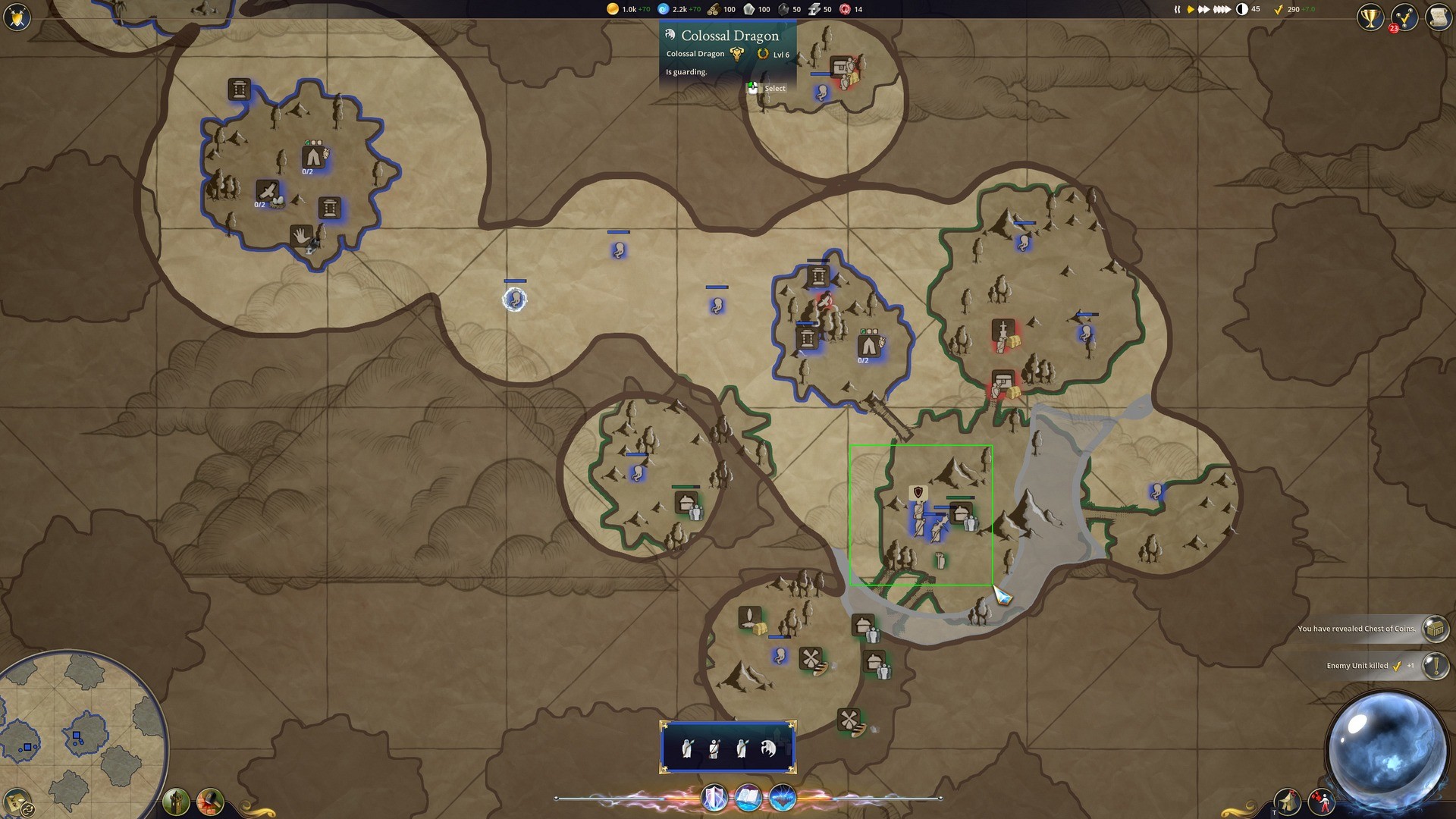Screen dimensions: 1456x819
Task: Select the staff-wielding ghost unit in troop panel
Action: click(714, 748)
